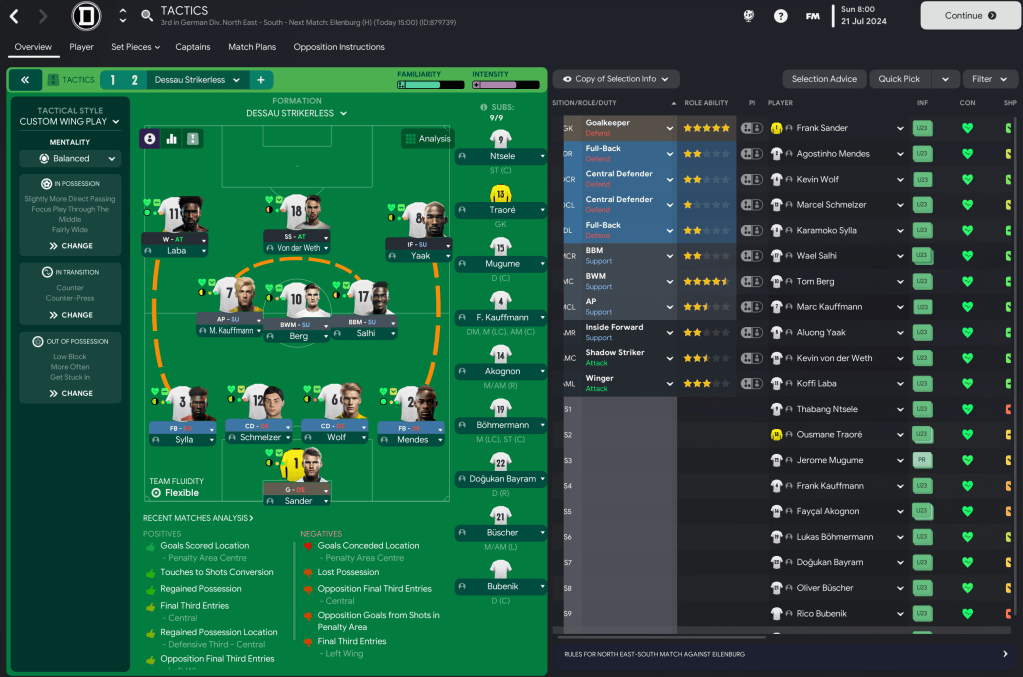Expand Recent Matches Analysis
The width and height of the screenshot is (1023, 677).
(x=198, y=518)
